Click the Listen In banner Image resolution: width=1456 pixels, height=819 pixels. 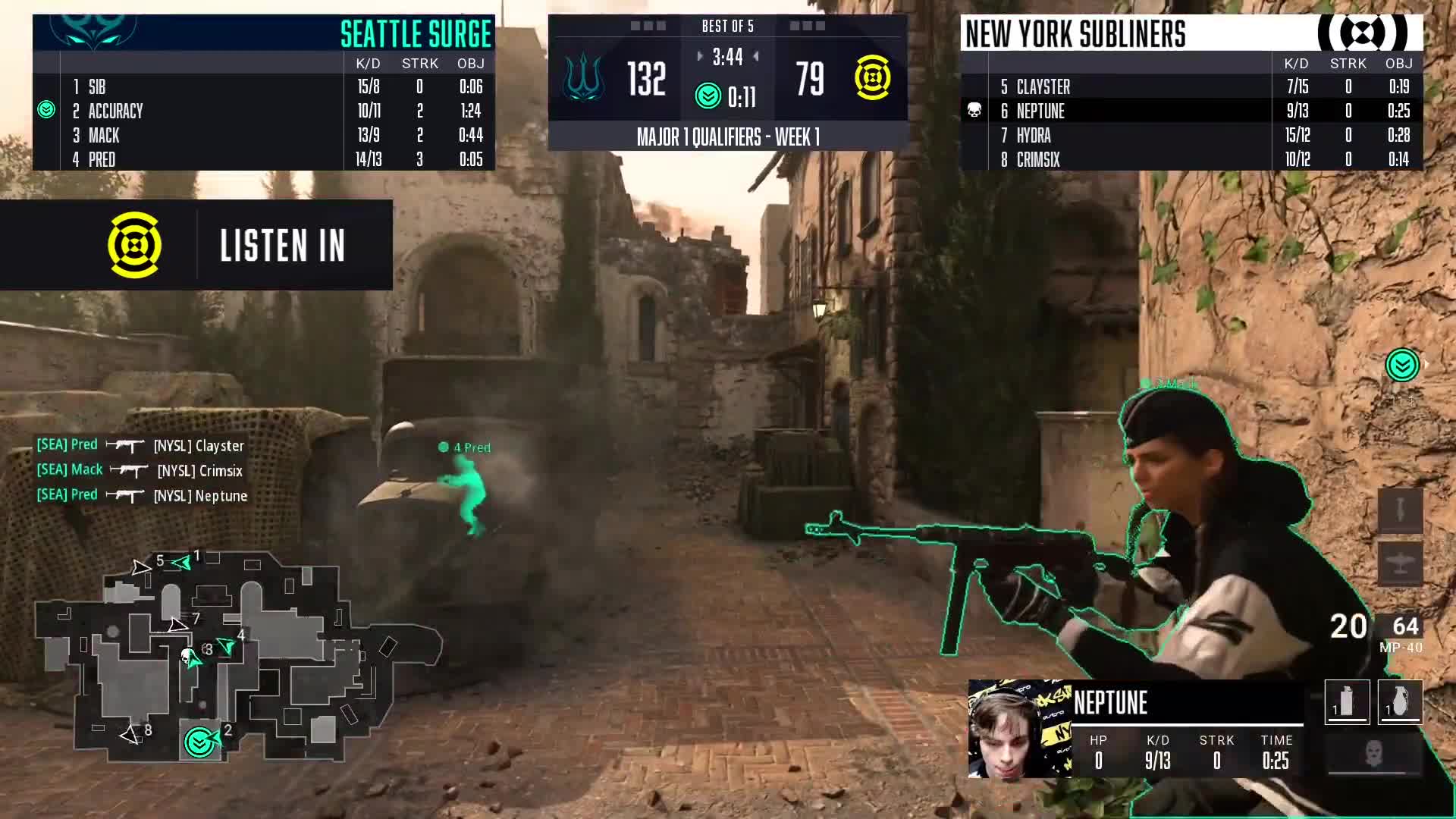[x=196, y=245]
